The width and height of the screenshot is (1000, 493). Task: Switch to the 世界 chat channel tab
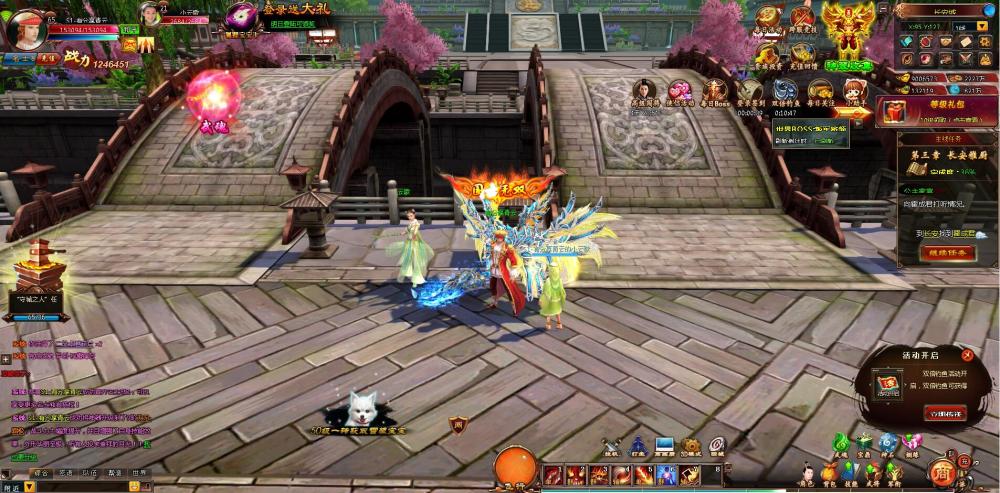click(x=138, y=472)
